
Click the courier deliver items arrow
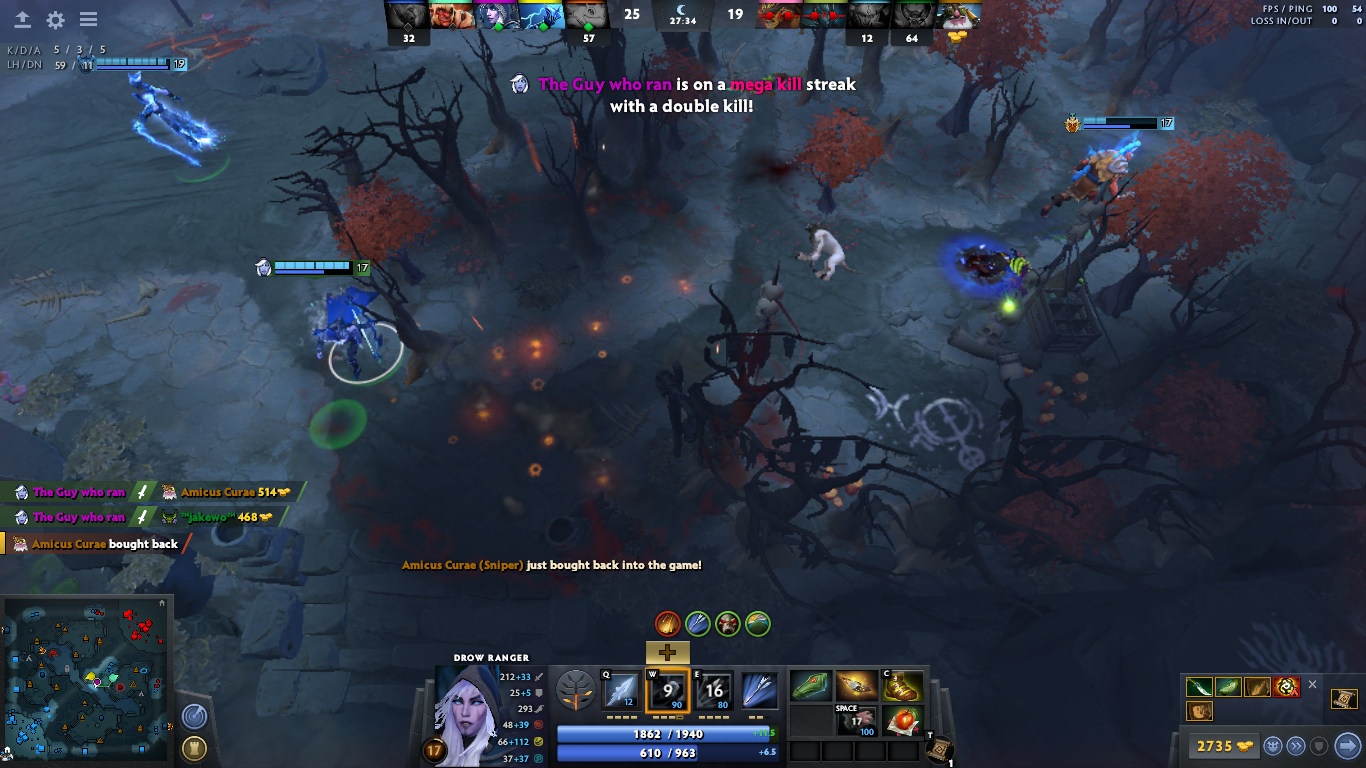click(x=1348, y=745)
